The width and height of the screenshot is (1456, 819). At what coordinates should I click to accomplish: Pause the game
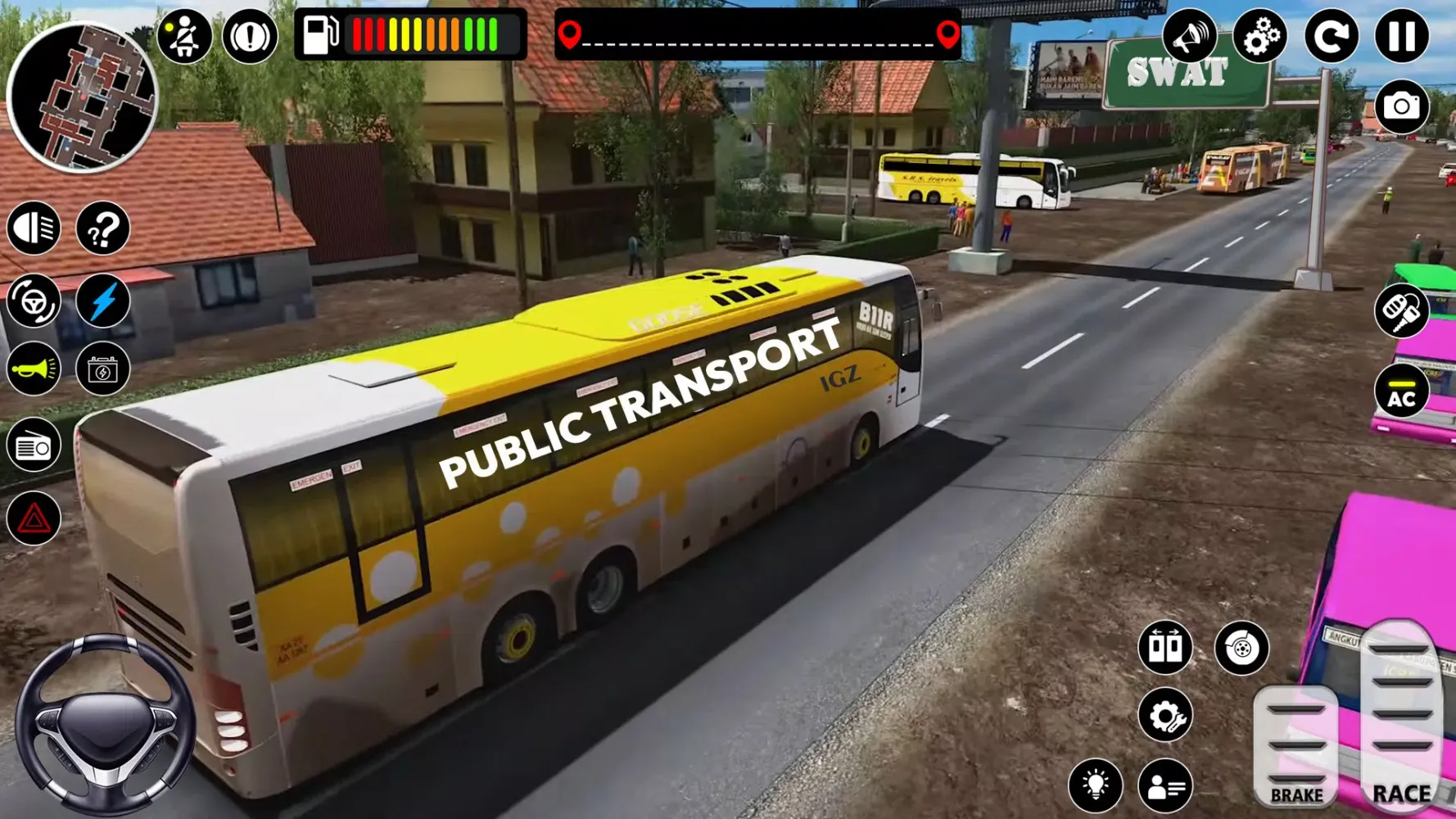1401,36
